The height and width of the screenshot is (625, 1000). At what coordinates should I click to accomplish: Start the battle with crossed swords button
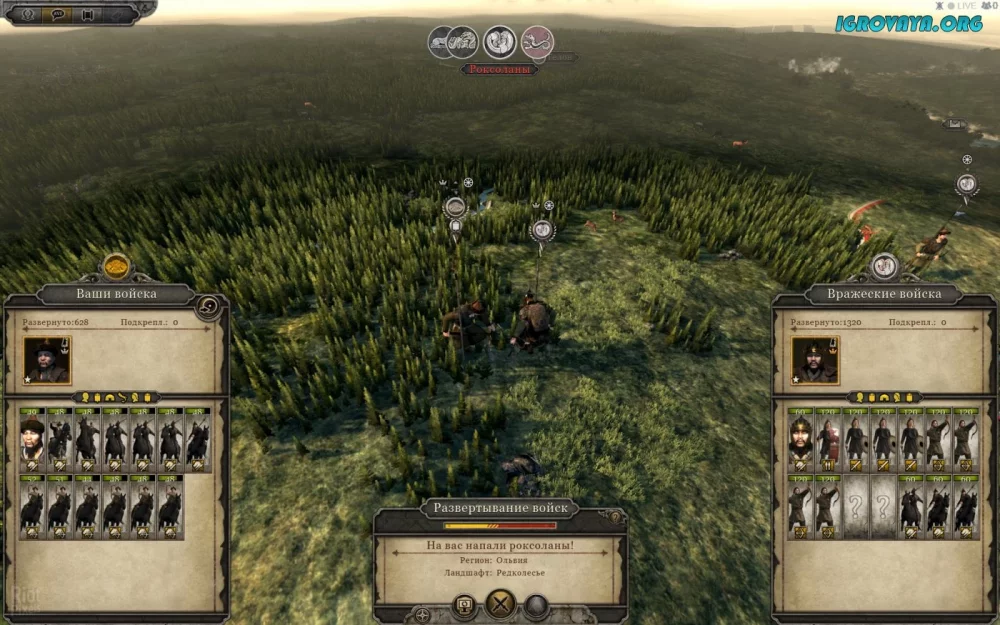click(x=500, y=604)
